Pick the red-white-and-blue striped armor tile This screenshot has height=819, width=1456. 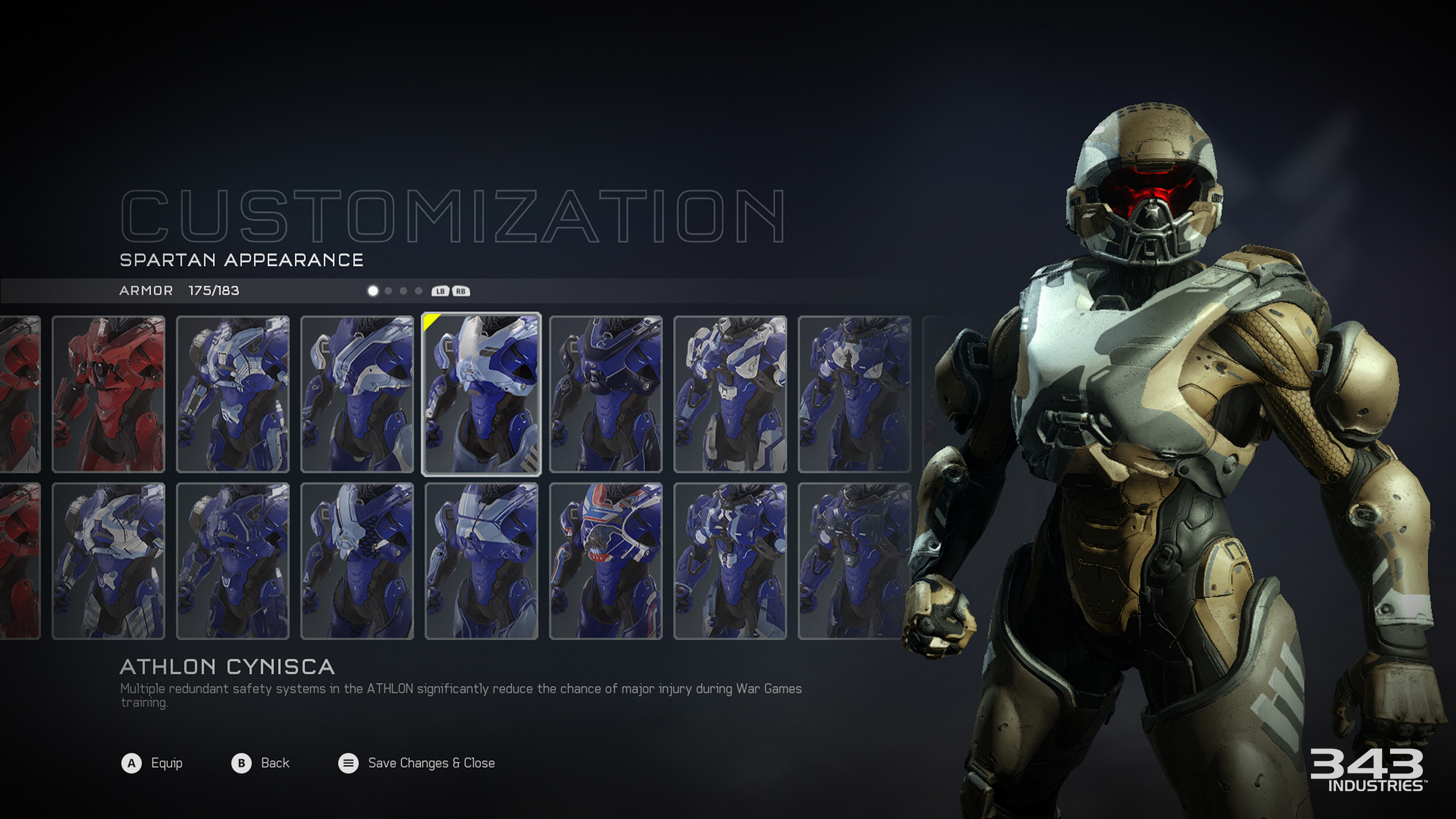point(606,561)
